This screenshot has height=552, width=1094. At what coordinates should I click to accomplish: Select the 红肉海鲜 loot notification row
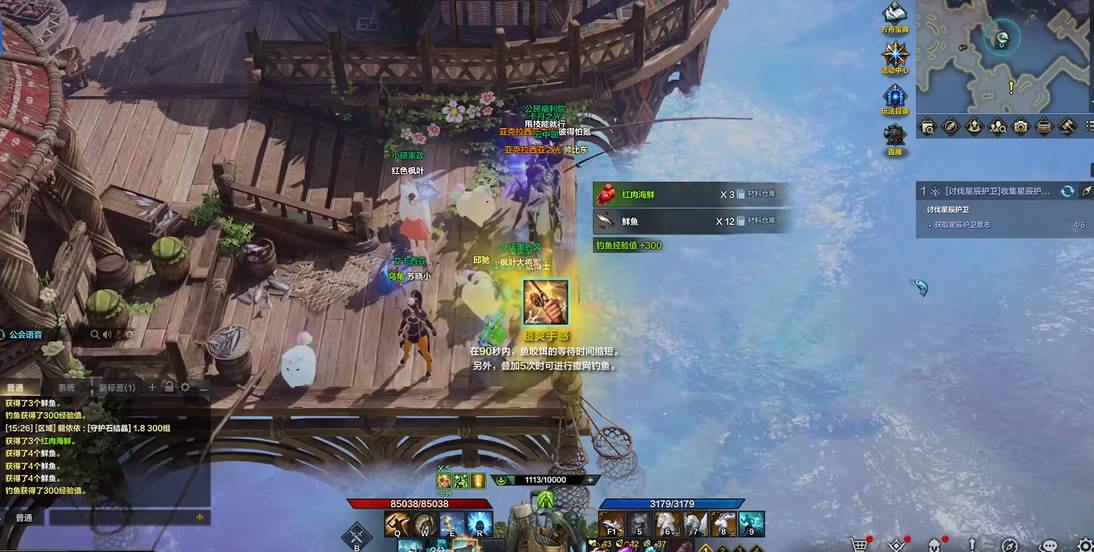click(692, 194)
